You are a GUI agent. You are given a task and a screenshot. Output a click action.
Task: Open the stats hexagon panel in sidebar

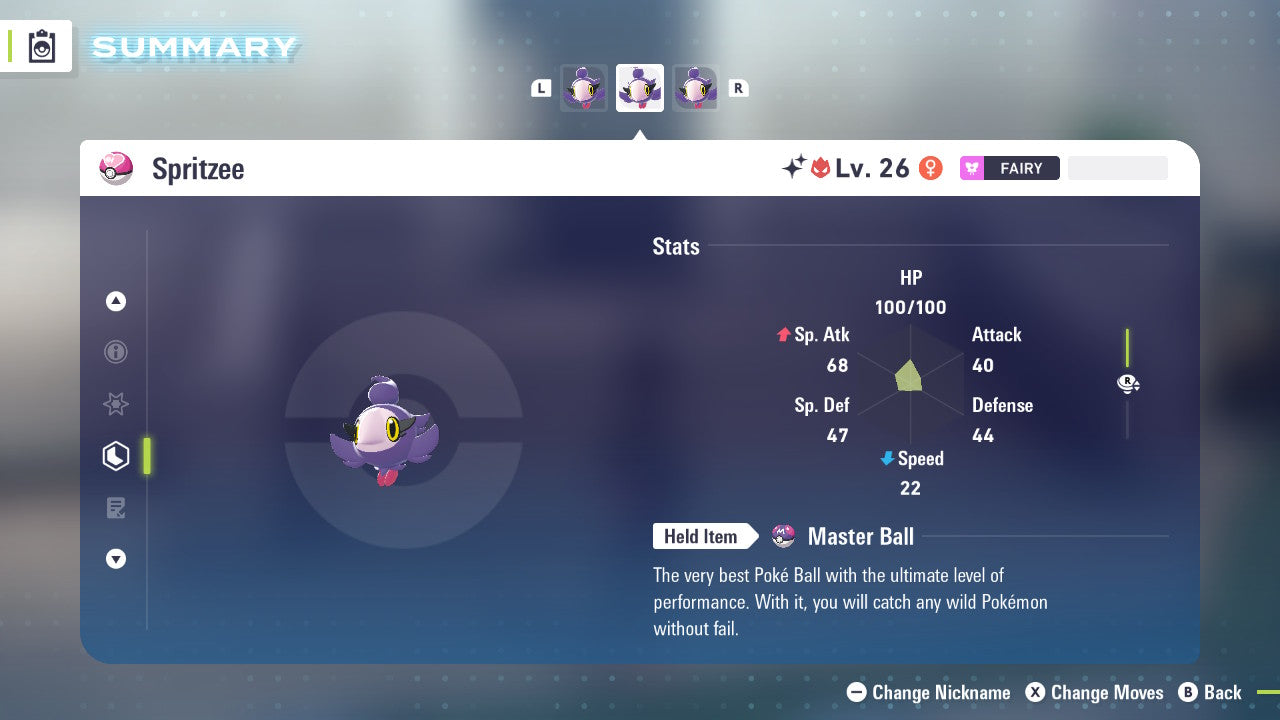tap(115, 455)
